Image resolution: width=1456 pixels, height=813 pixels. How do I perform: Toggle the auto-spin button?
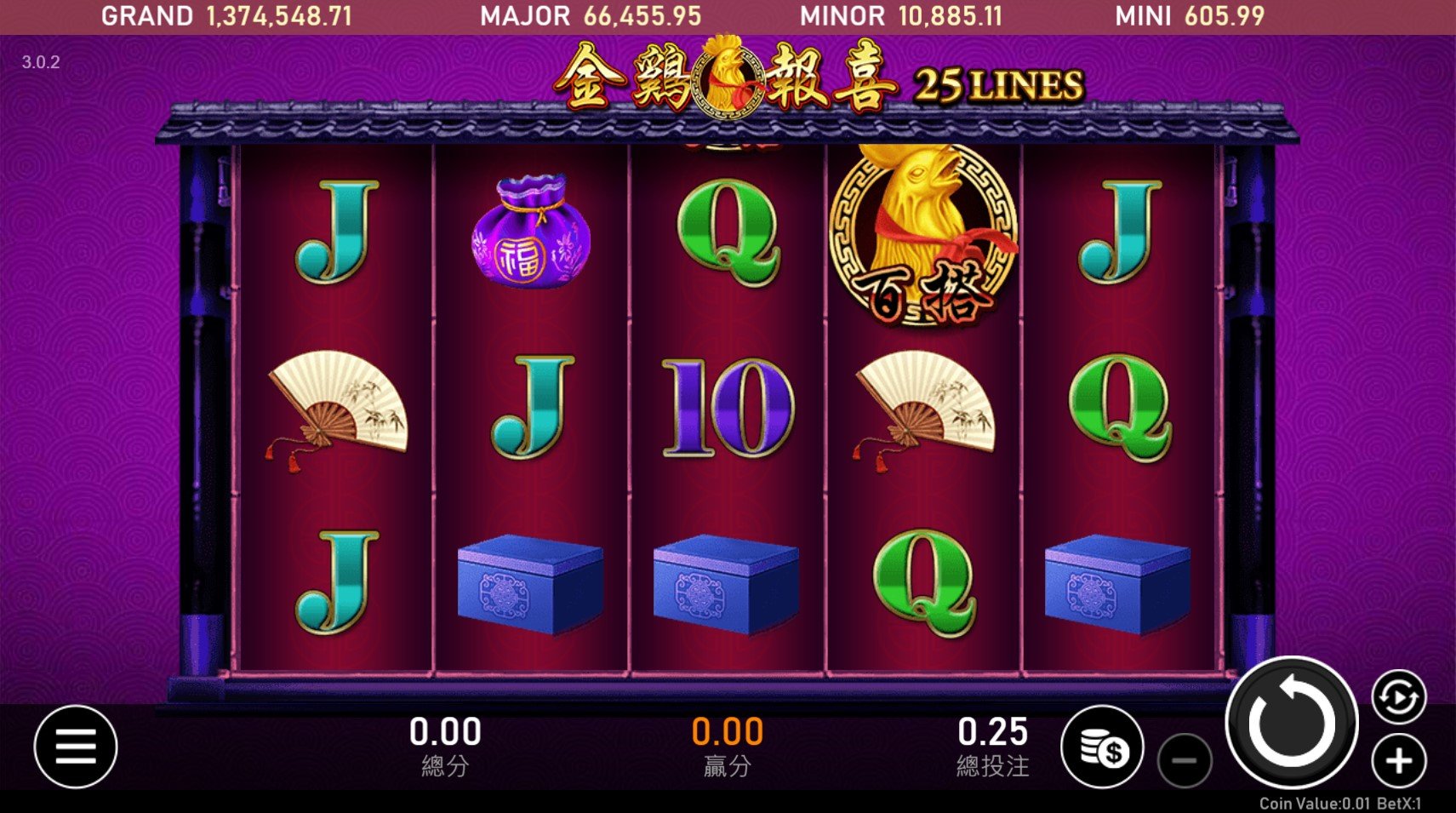(x=1398, y=697)
